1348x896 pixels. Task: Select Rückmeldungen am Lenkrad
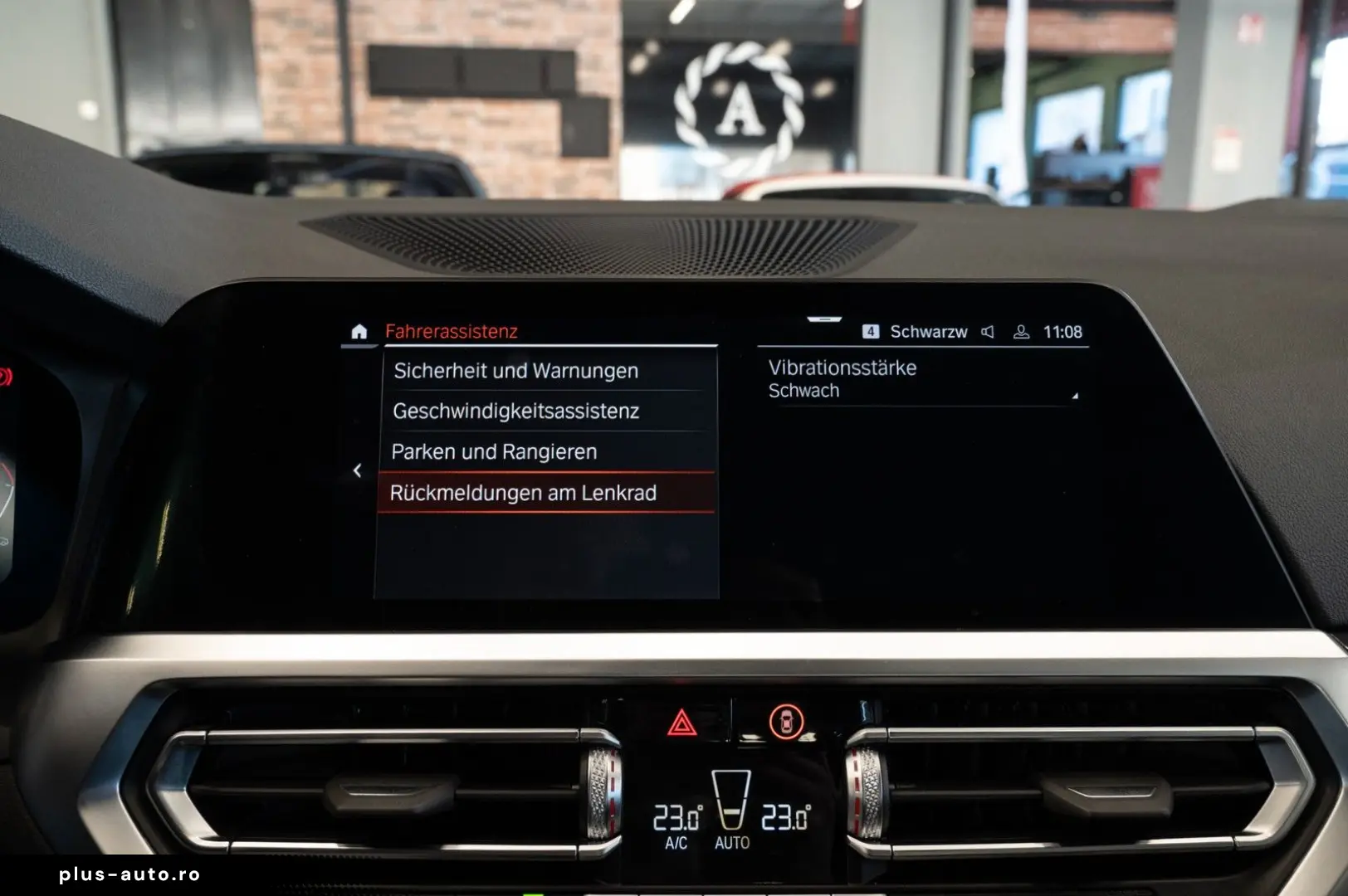[x=524, y=493]
